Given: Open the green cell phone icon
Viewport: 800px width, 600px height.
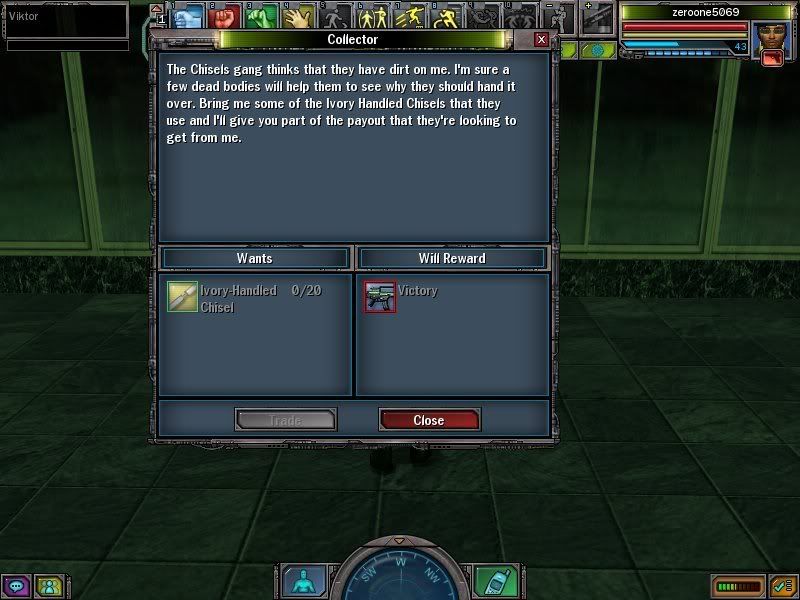Looking at the screenshot, I should coord(489,581).
